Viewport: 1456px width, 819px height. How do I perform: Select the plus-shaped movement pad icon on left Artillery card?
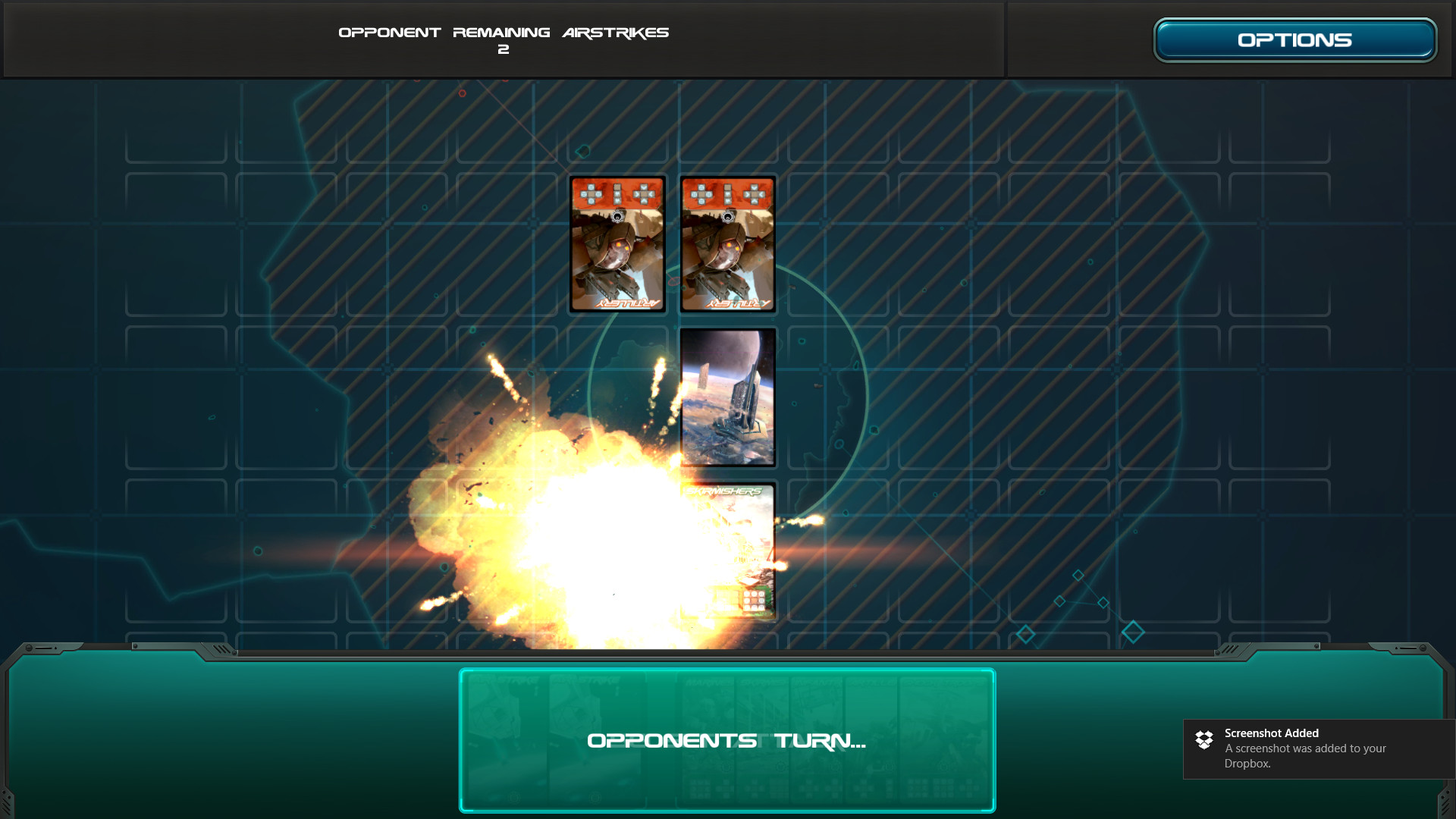click(x=591, y=193)
